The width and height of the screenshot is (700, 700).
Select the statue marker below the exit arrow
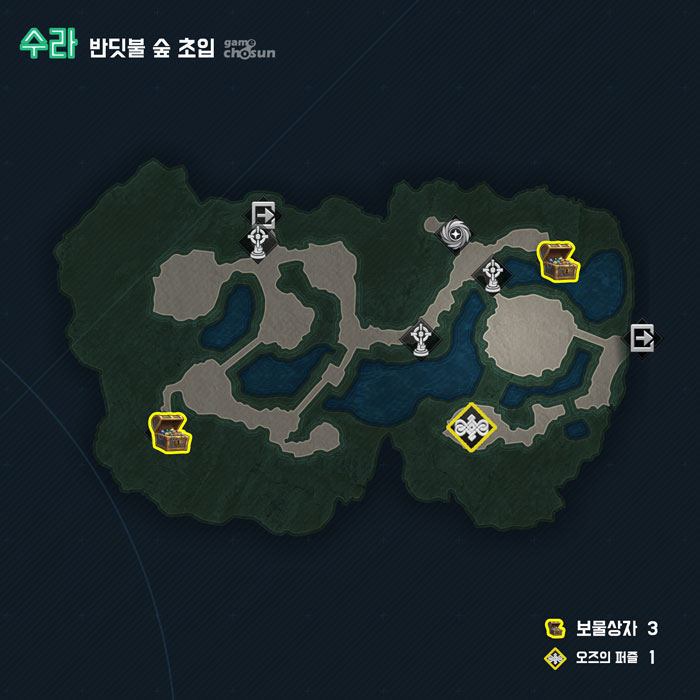259,241
